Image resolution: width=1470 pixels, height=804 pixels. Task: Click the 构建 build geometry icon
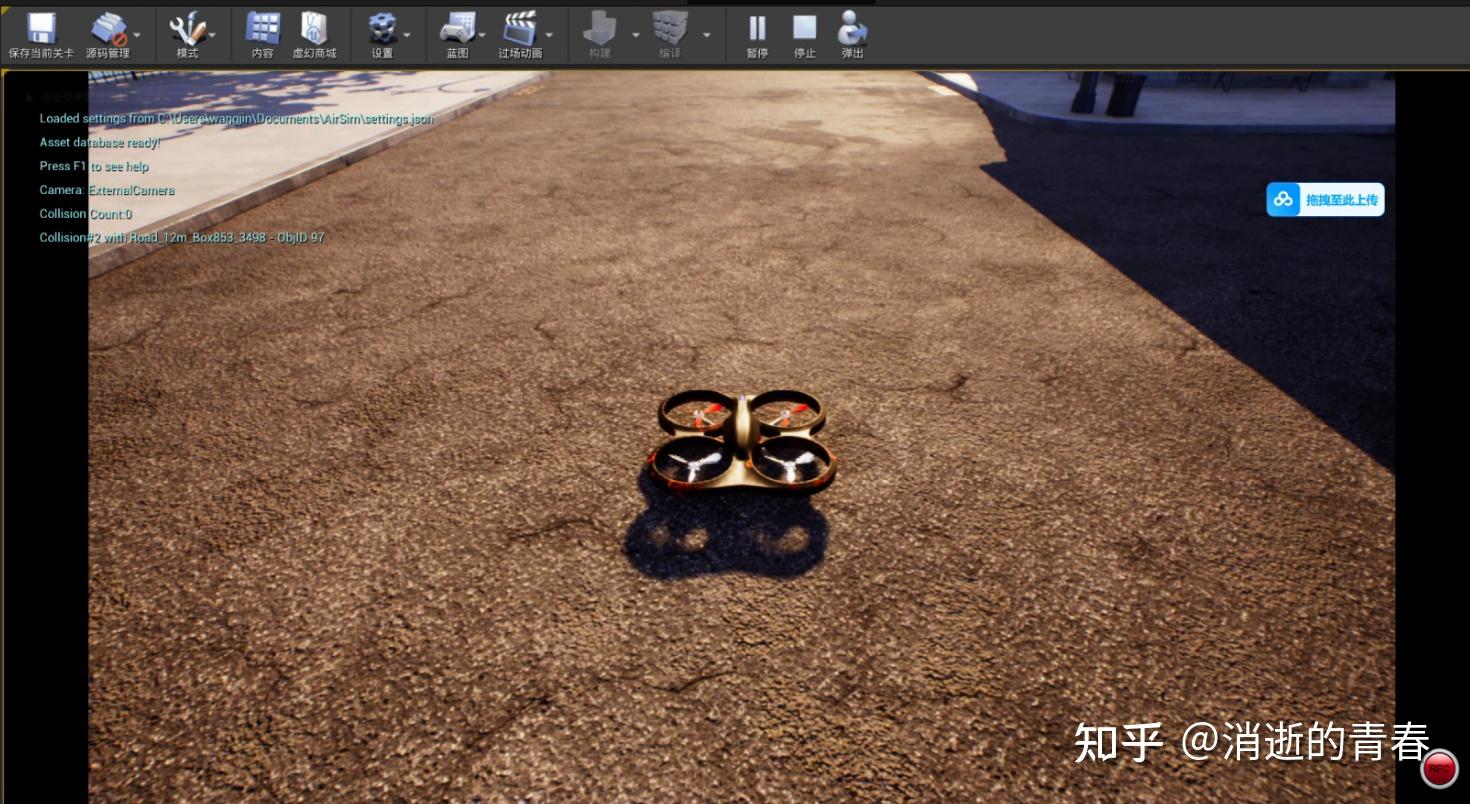(x=599, y=27)
